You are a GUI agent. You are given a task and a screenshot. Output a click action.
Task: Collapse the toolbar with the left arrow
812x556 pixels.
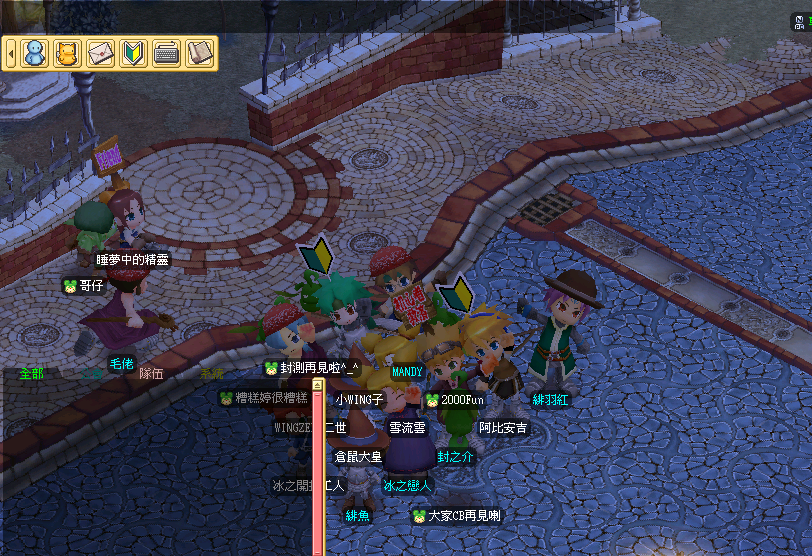(x=11, y=53)
